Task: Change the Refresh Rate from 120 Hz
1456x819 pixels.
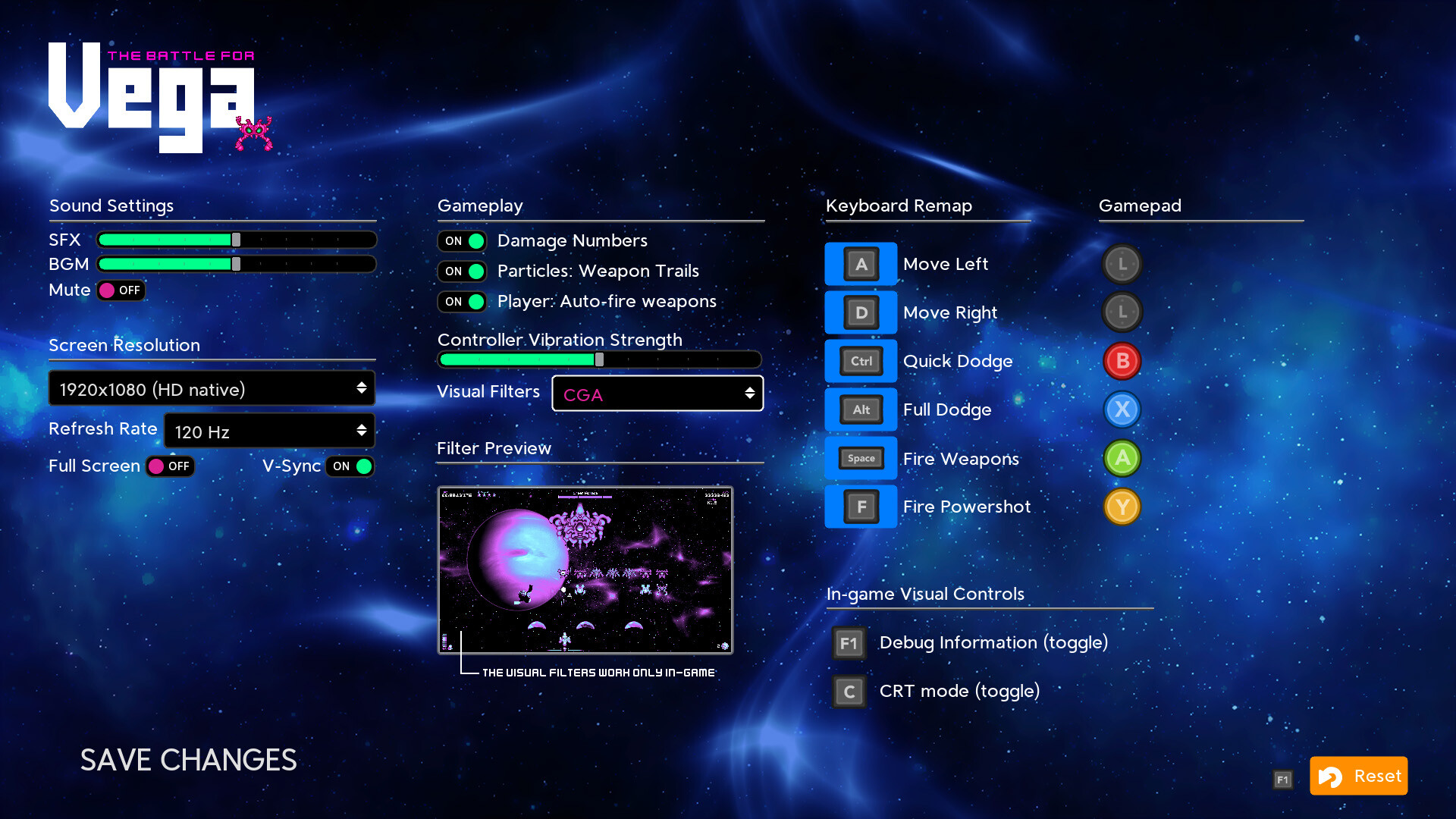Action: (x=269, y=430)
